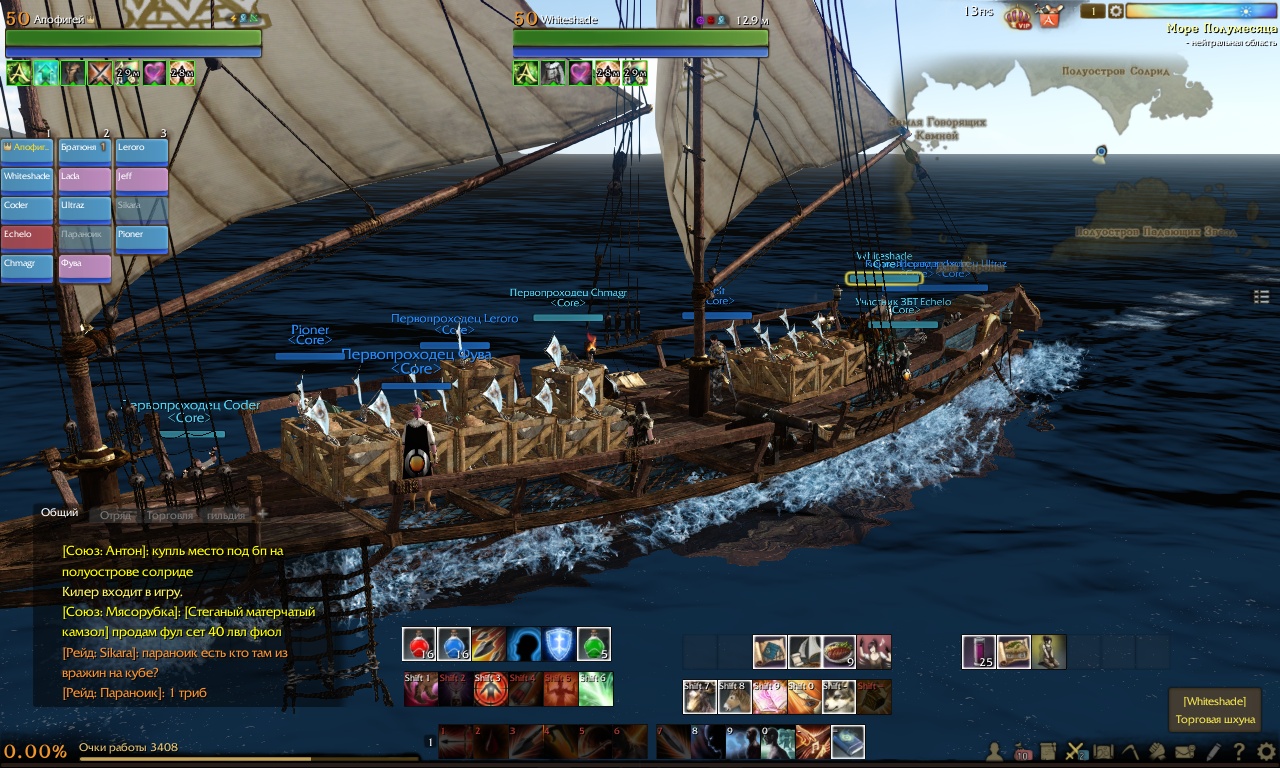The height and width of the screenshot is (768, 1280).
Task: Use the blue spellbook hotbar slot
Action: click(848, 742)
